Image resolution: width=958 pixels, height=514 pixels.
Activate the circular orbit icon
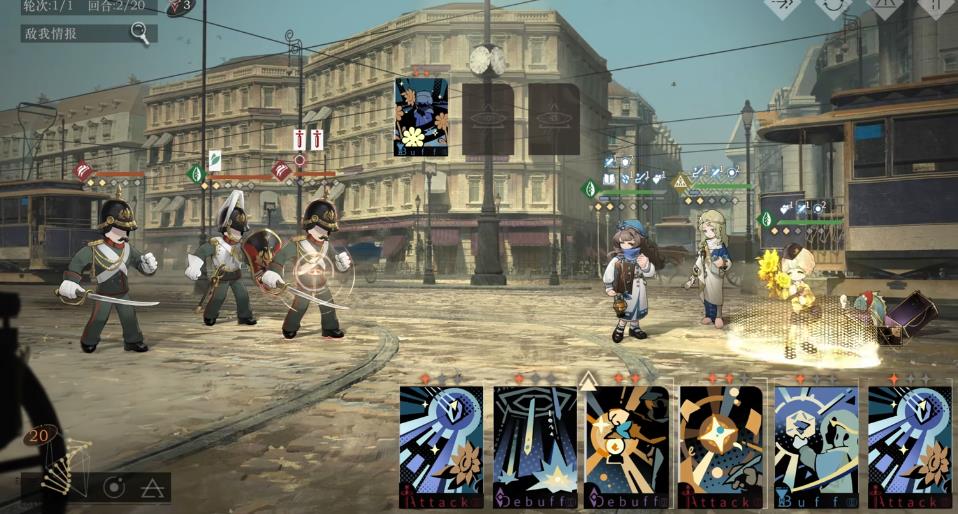tap(115, 488)
